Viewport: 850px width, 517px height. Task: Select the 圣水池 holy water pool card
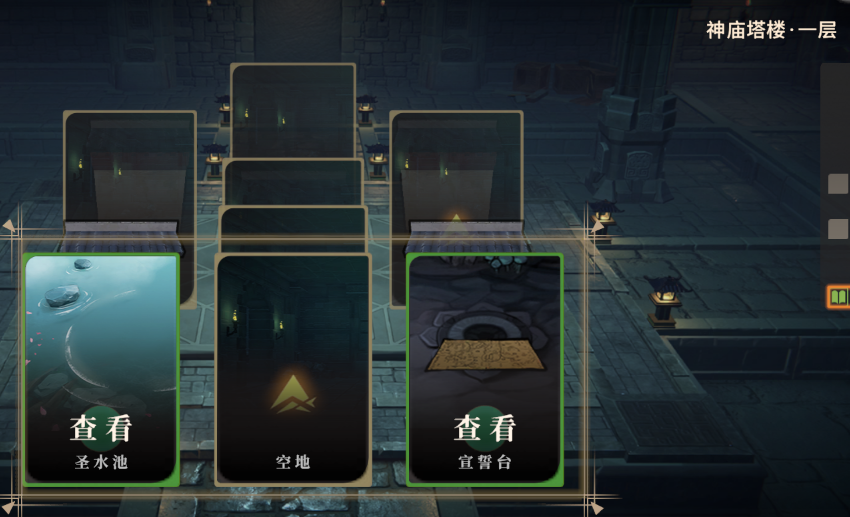tap(101, 369)
